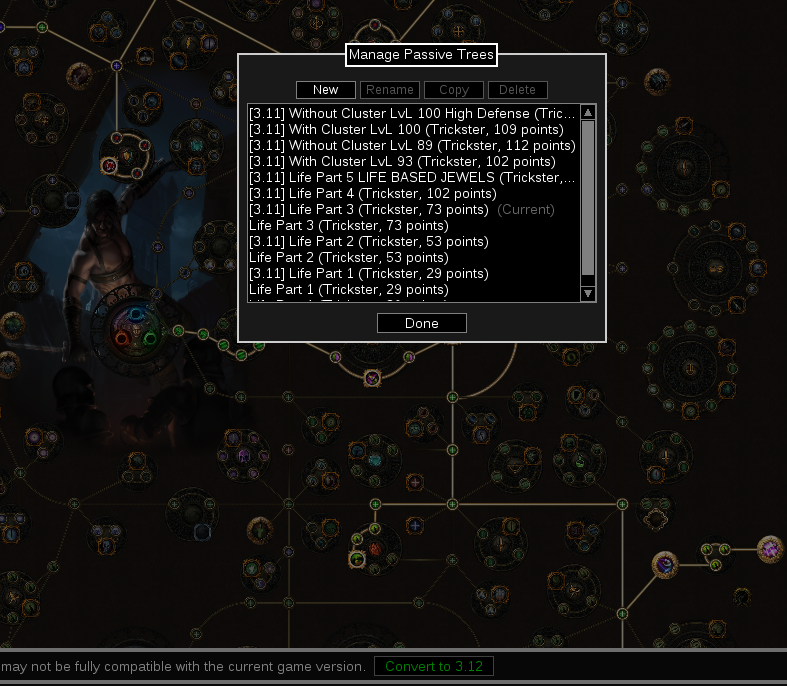Click the Copy button
Screen dimensions: 787x686
454,90
